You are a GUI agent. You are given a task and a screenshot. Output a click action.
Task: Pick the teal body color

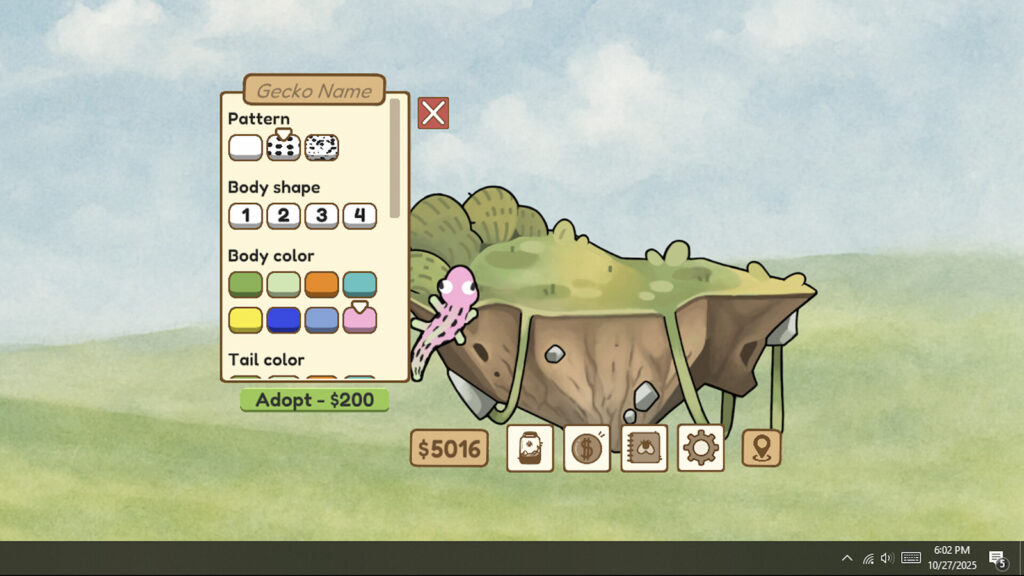[360, 284]
